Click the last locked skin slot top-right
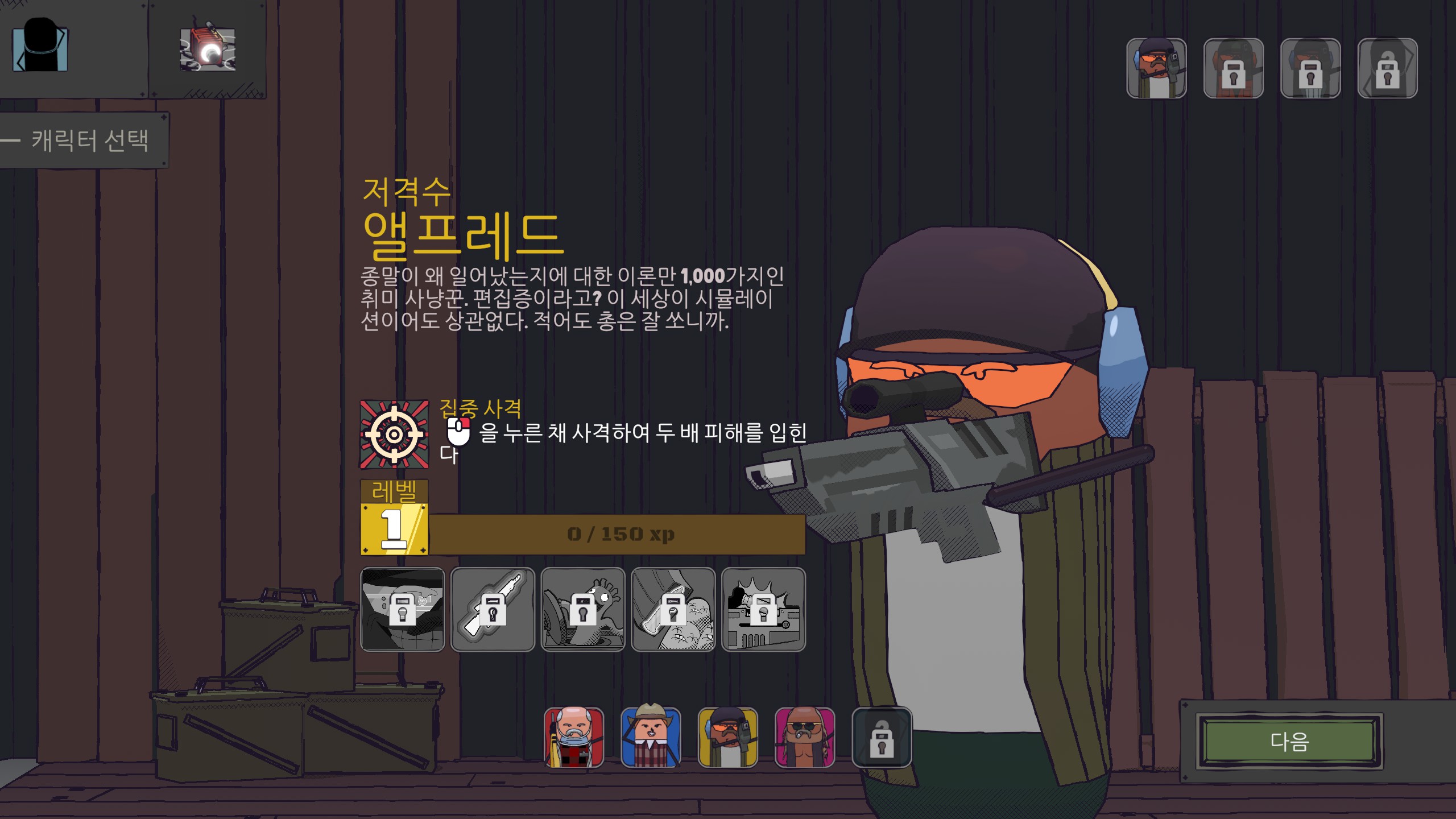 pyautogui.click(x=1388, y=68)
